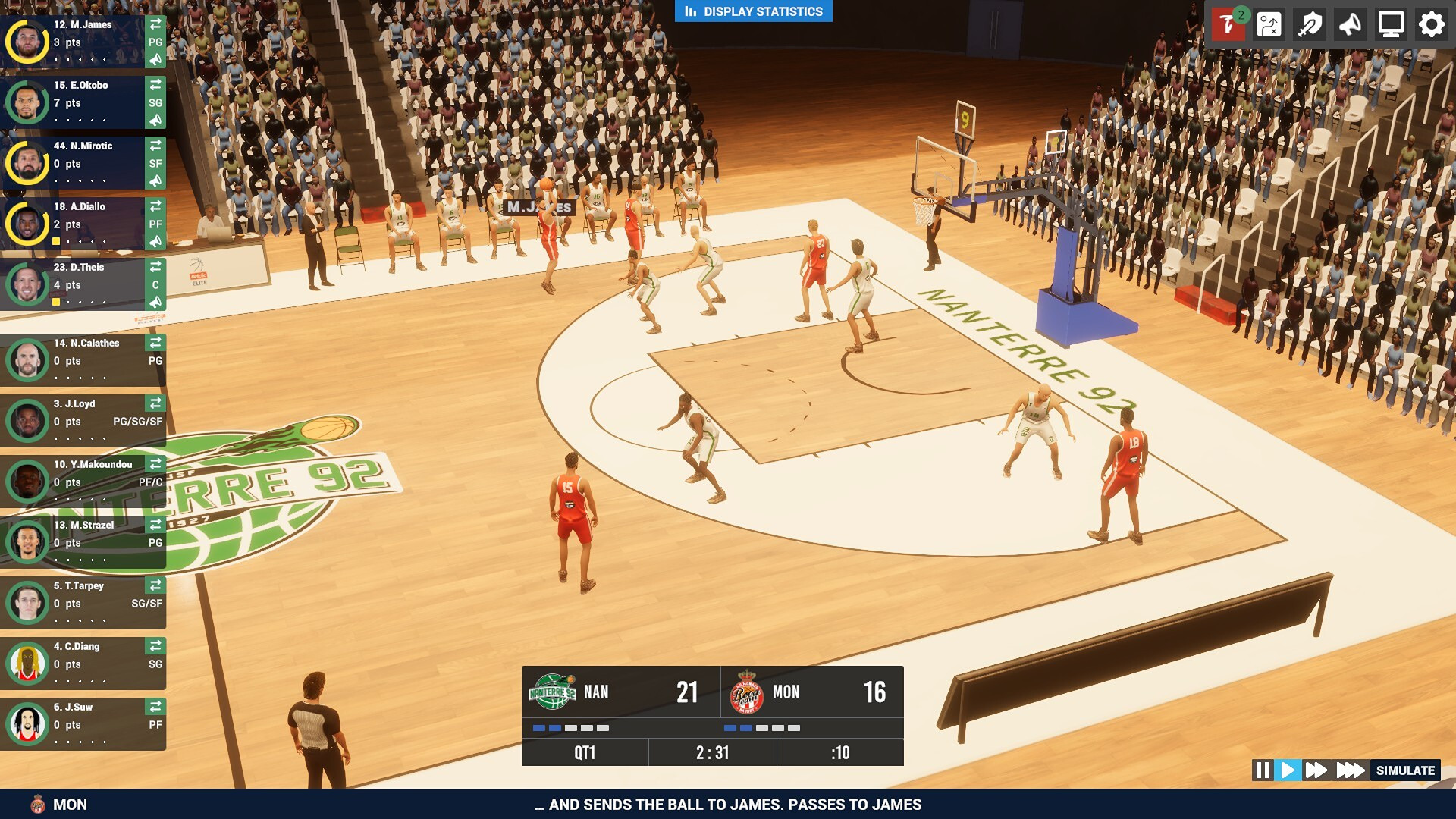The width and height of the screenshot is (1456, 819).
Task: Click the bar-chart icon beside Display Statistics
Action: (691, 11)
